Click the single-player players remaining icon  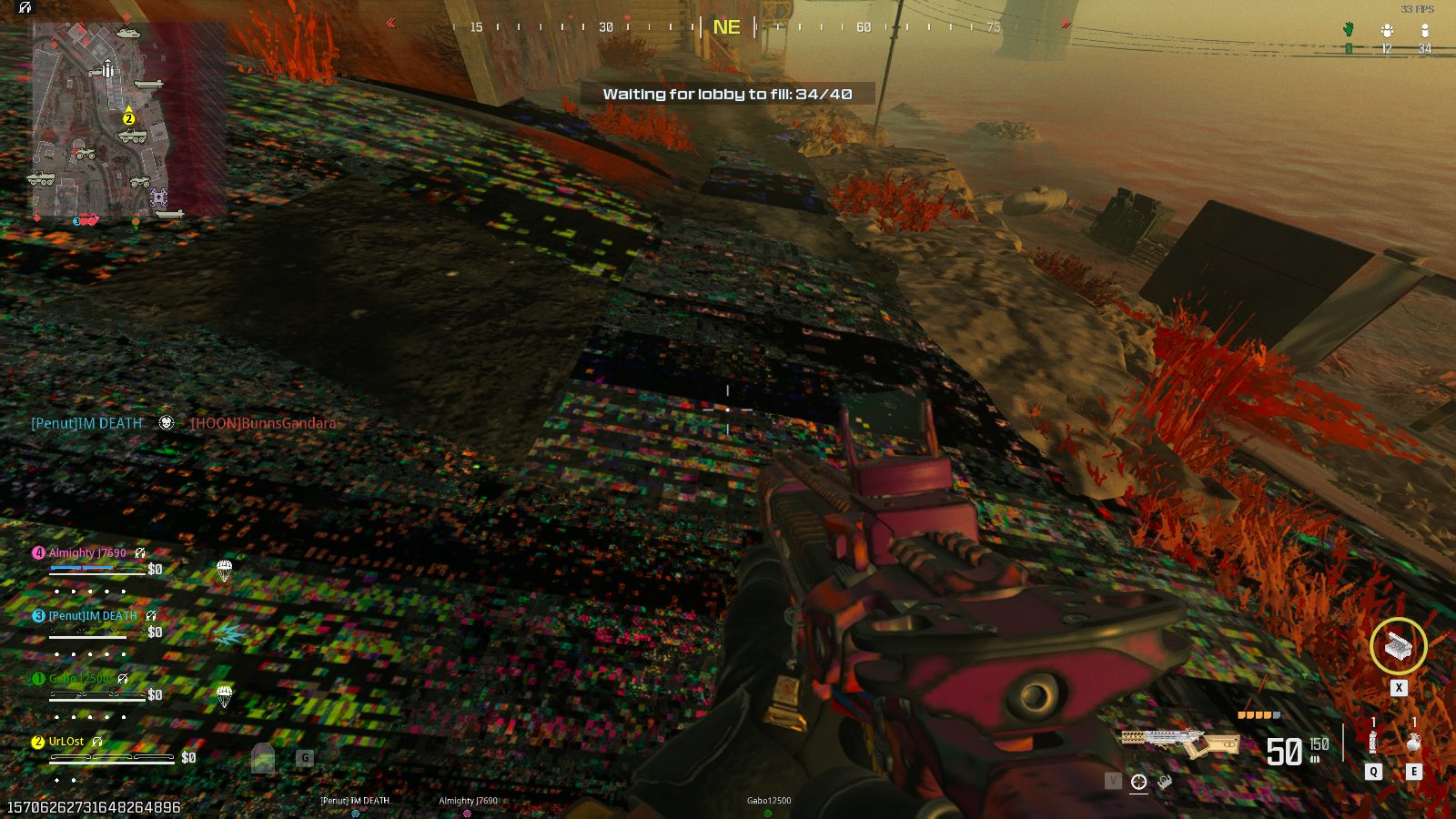click(1425, 30)
